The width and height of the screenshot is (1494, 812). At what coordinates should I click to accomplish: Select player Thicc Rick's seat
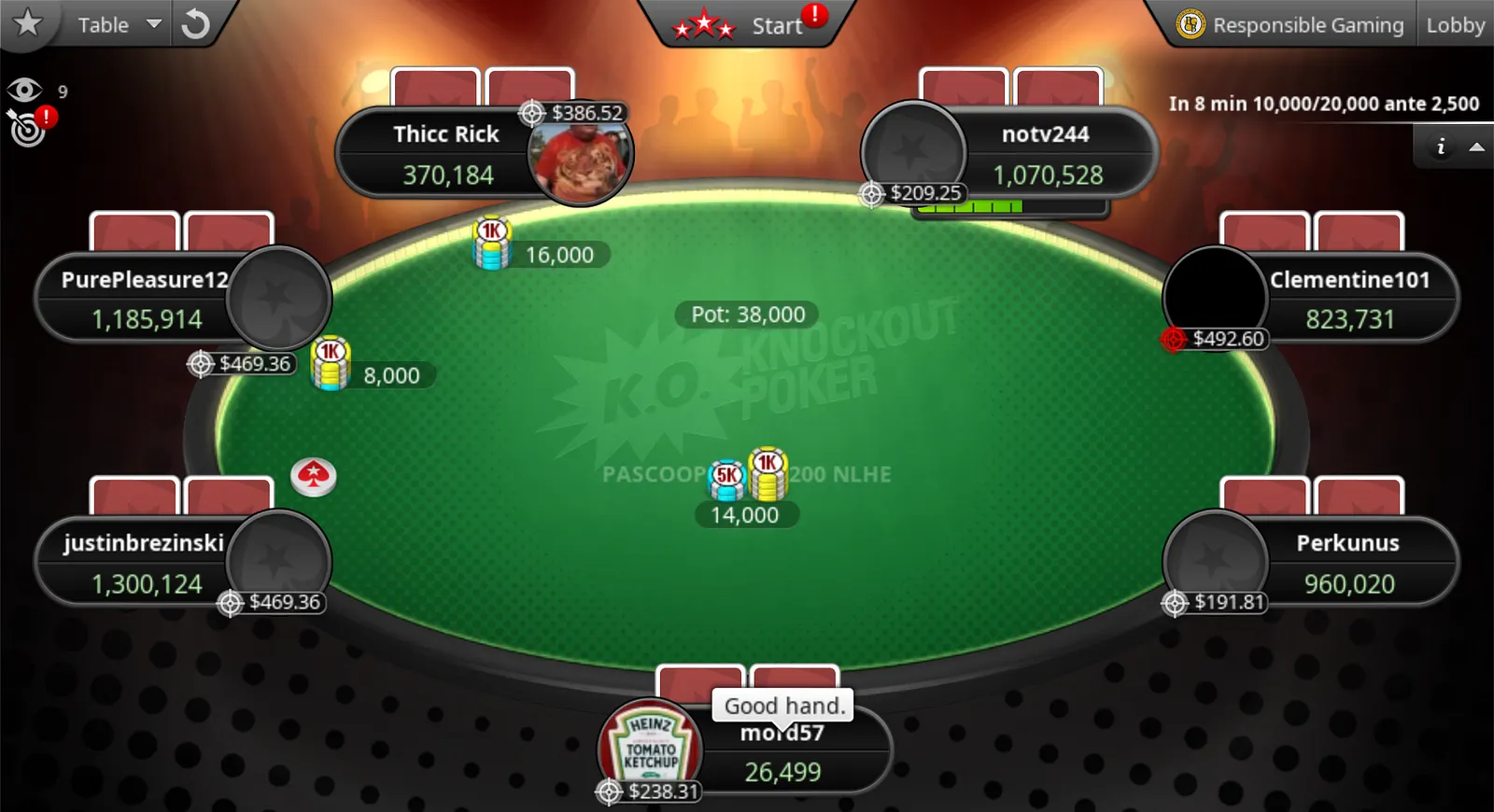pyautogui.click(x=446, y=154)
